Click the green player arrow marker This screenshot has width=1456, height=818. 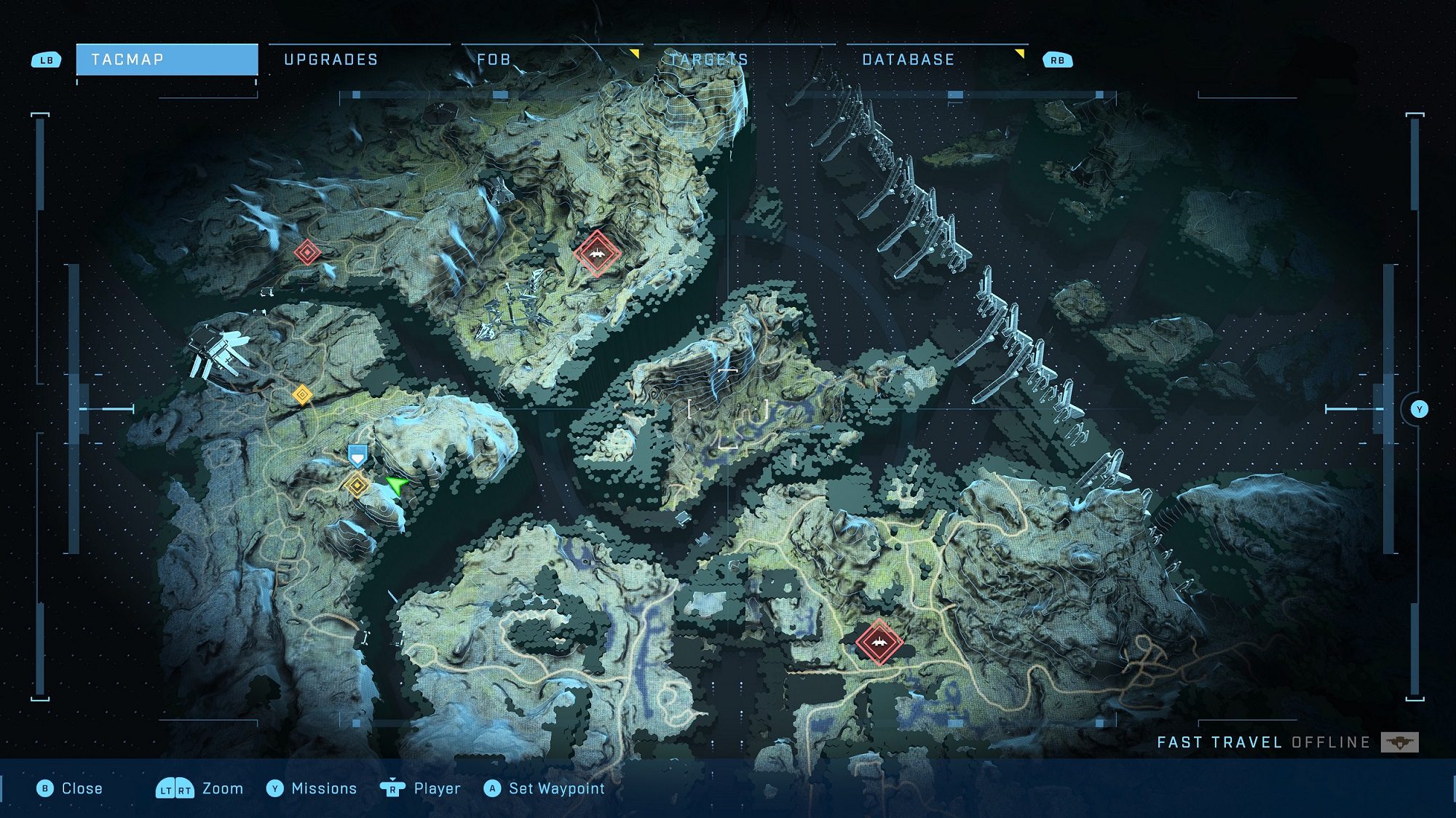(397, 484)
